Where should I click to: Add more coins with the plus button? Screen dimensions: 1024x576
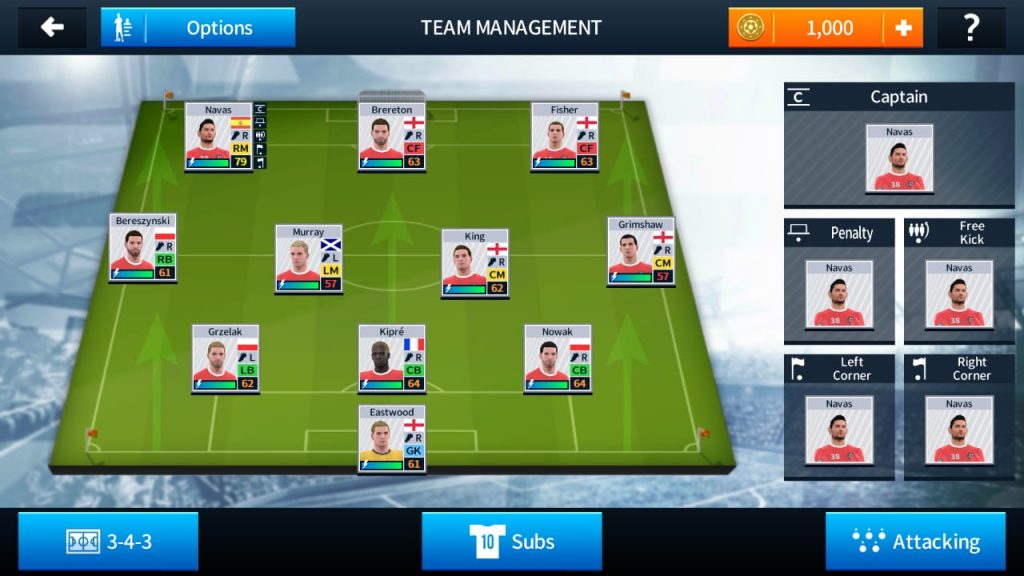903,28
